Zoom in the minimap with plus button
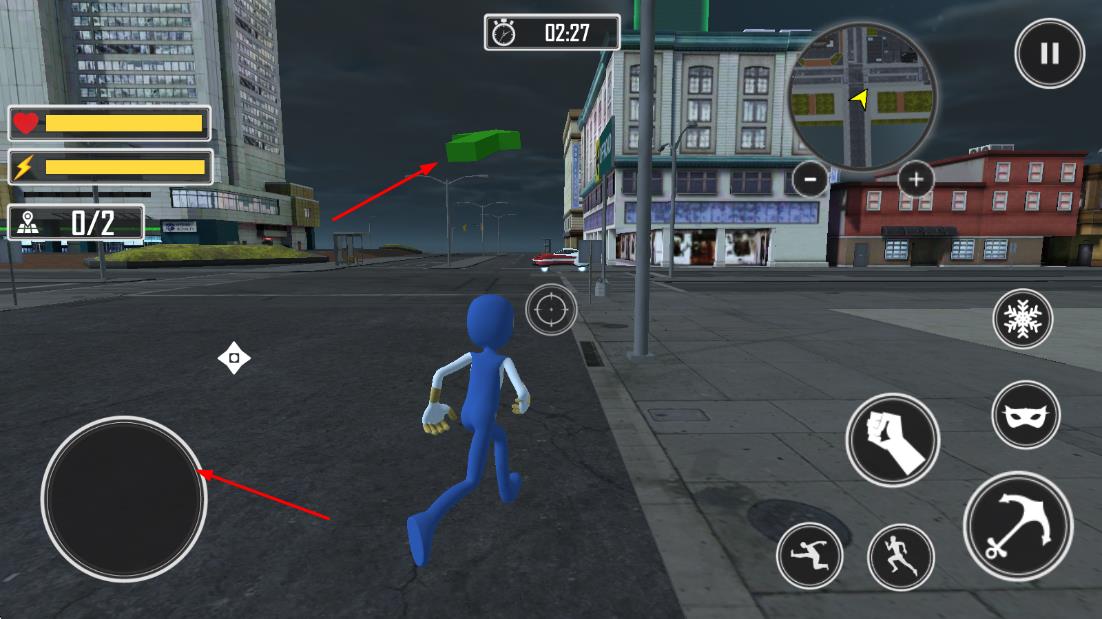 click(x=915, y=180)
